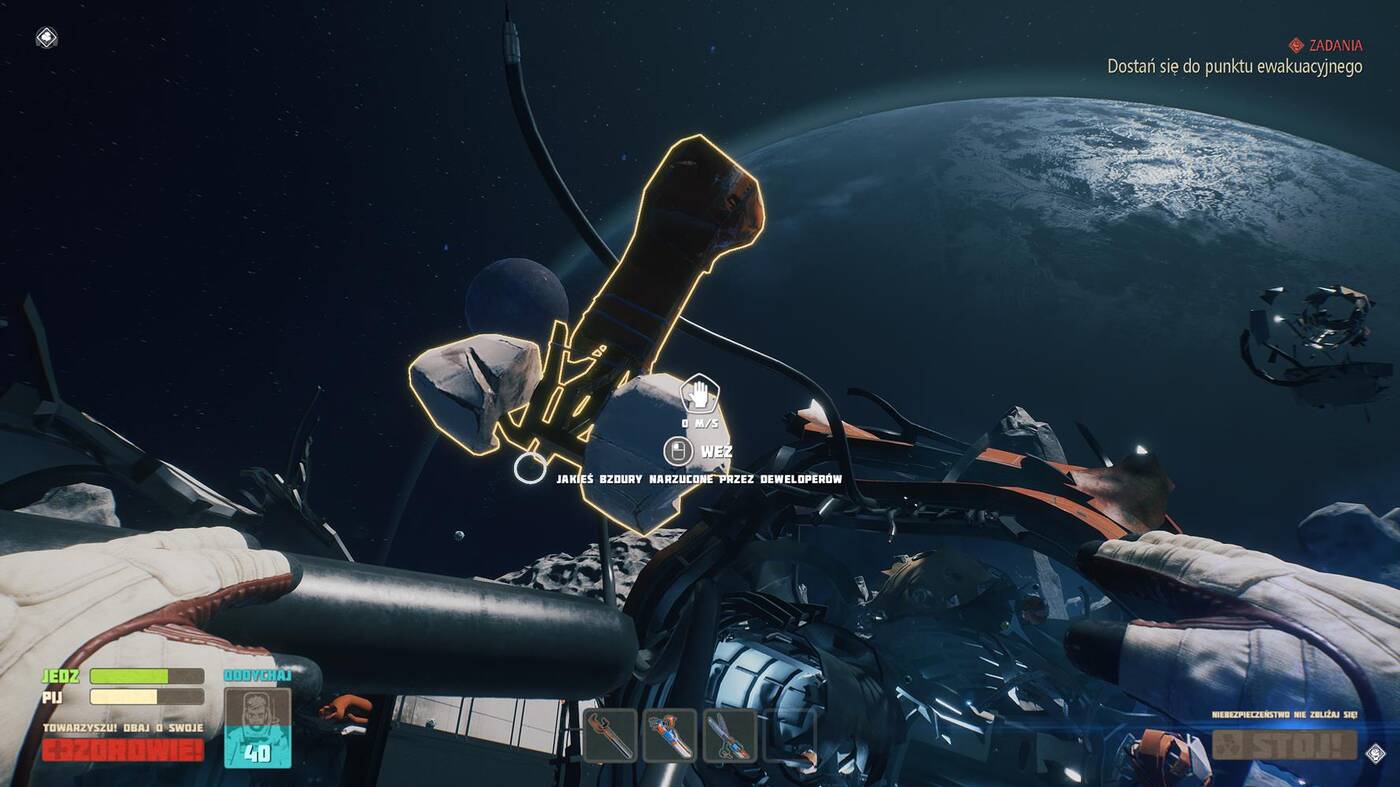Click the red Zdrowie health warning
Screen dimensions: 1400x787
click(123, 750)
